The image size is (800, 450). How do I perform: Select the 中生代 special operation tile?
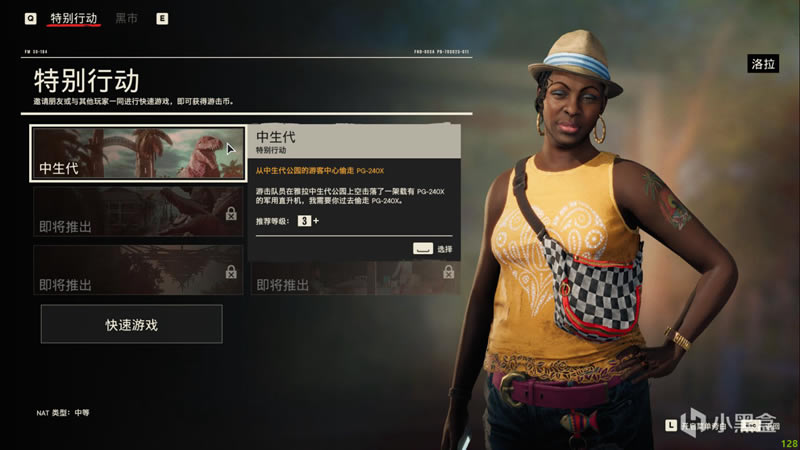[139, 153]
